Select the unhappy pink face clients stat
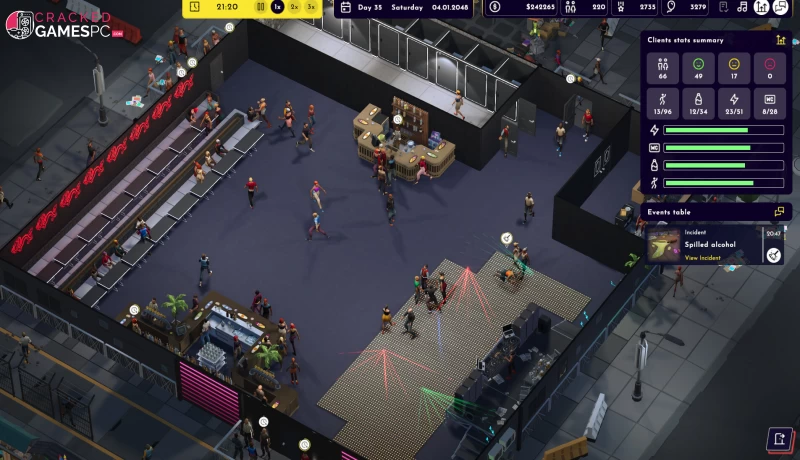 [770, 70]
